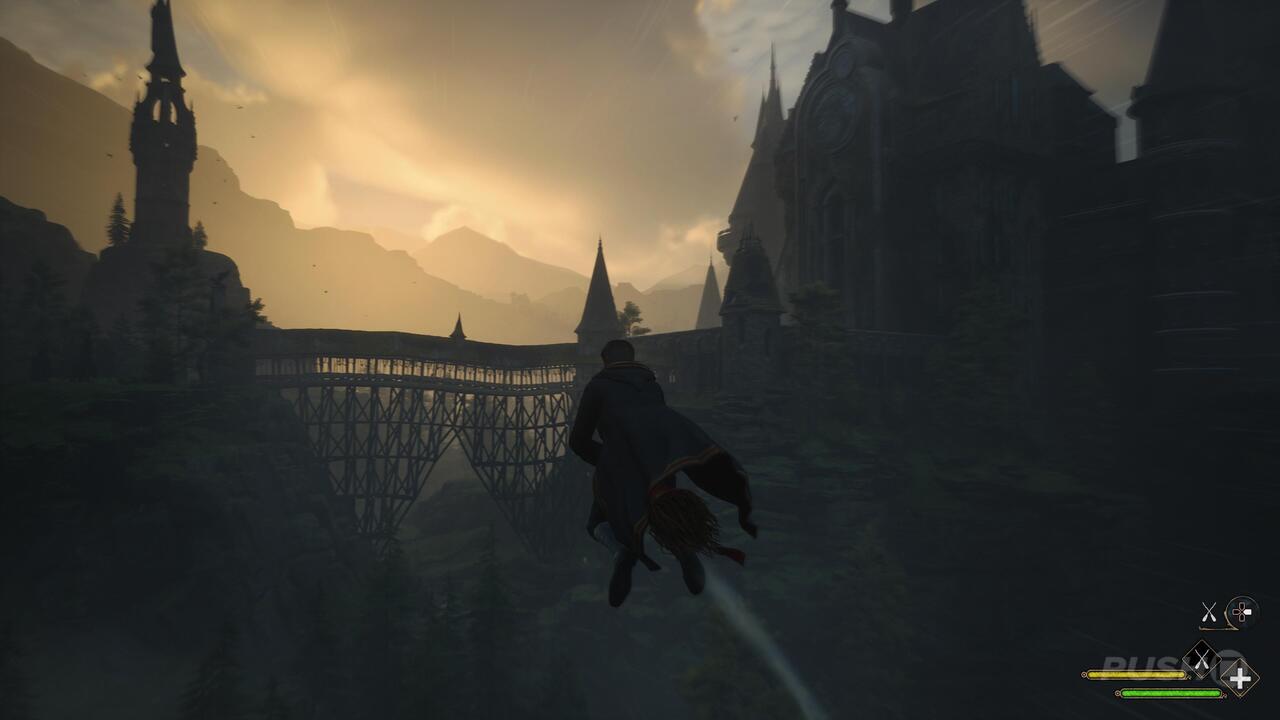Image resolution: width=1280 pixels, height=720 pixels.
Task: Select the crossed wands spell diamond
Action: pyautogui.click(x=1201, y=659)
